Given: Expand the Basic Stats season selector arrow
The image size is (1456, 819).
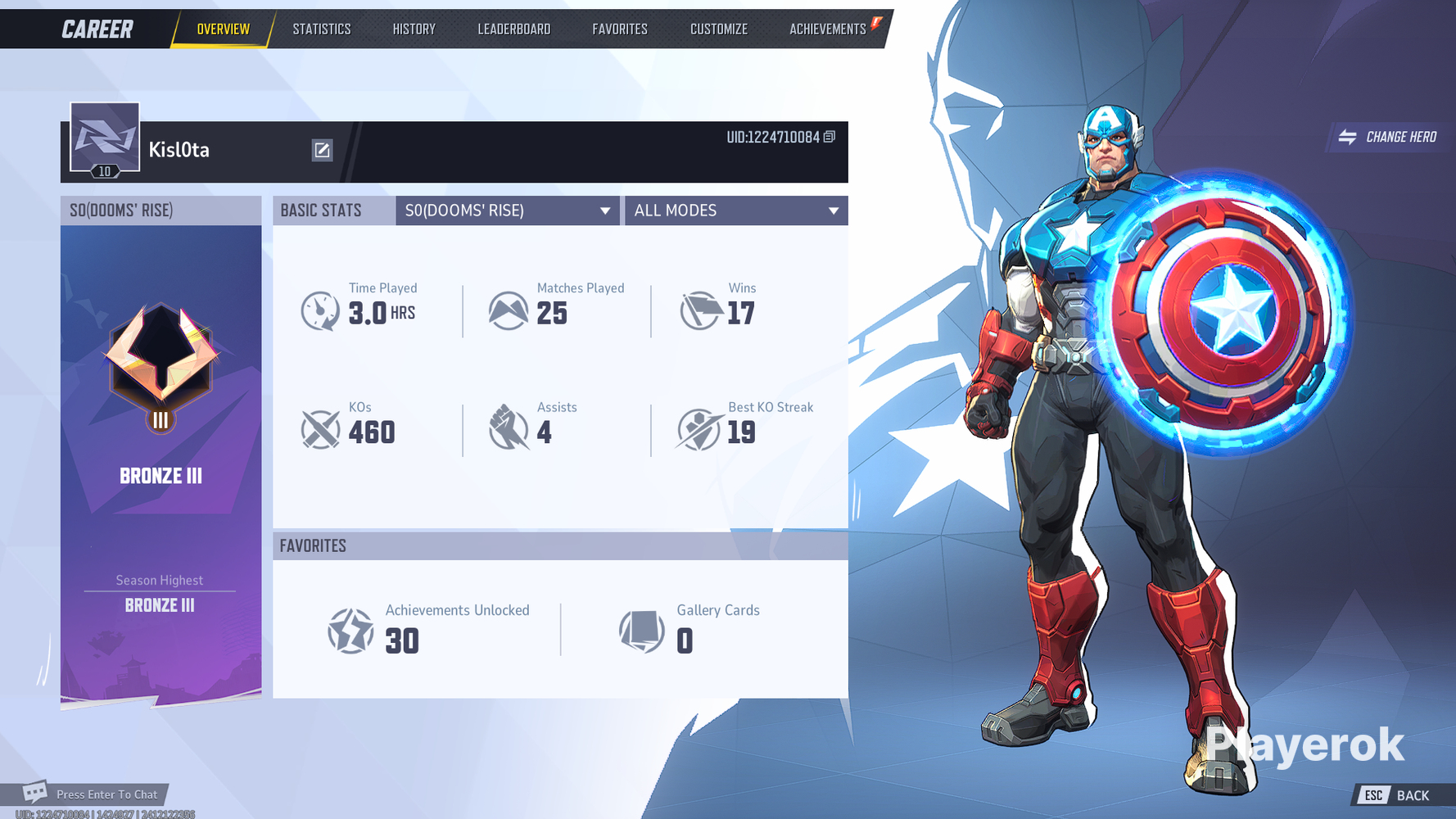Looking at the screenshot, I should tap(606, 210).
